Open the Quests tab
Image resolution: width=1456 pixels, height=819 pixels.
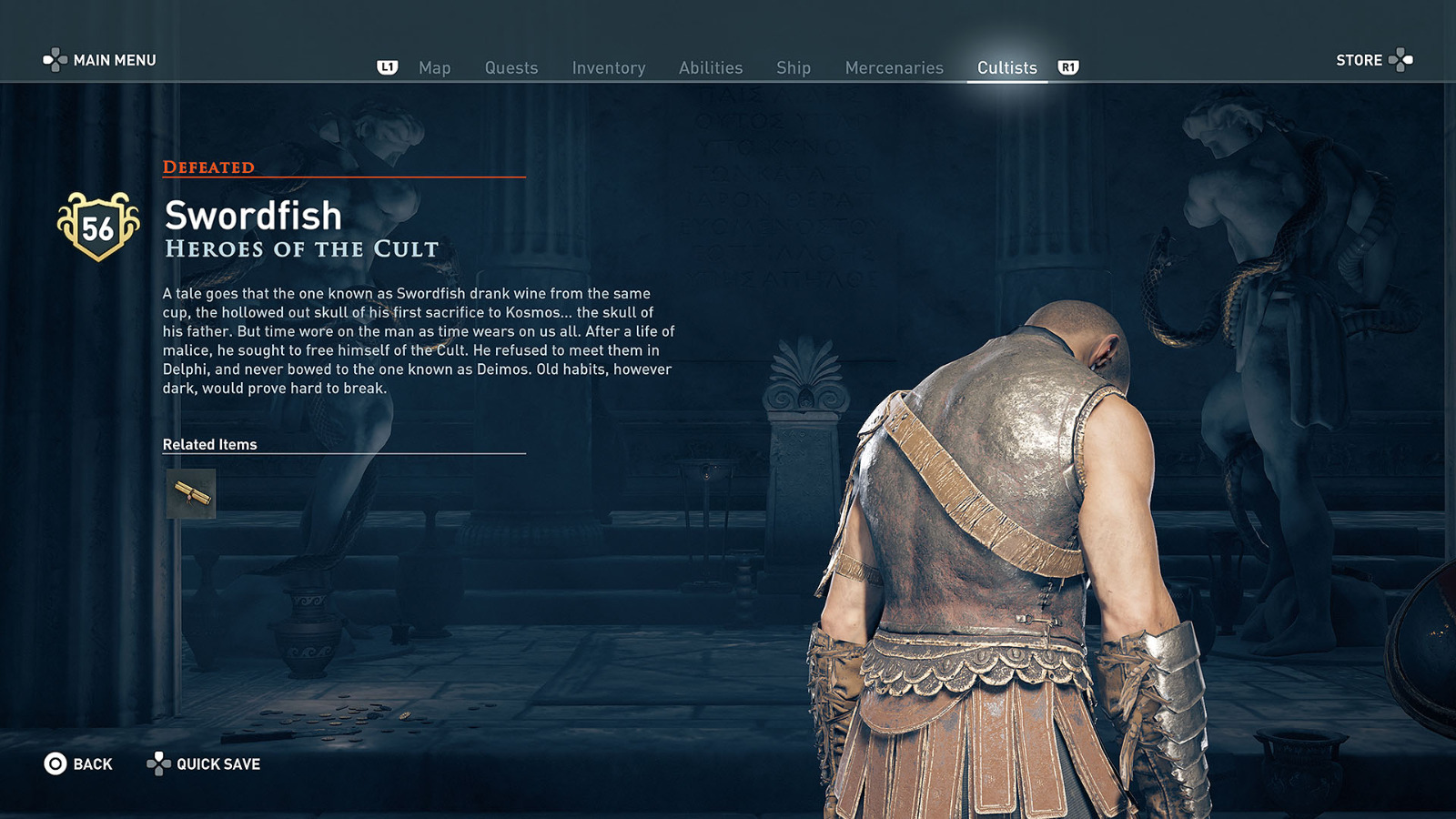[511, 67]
